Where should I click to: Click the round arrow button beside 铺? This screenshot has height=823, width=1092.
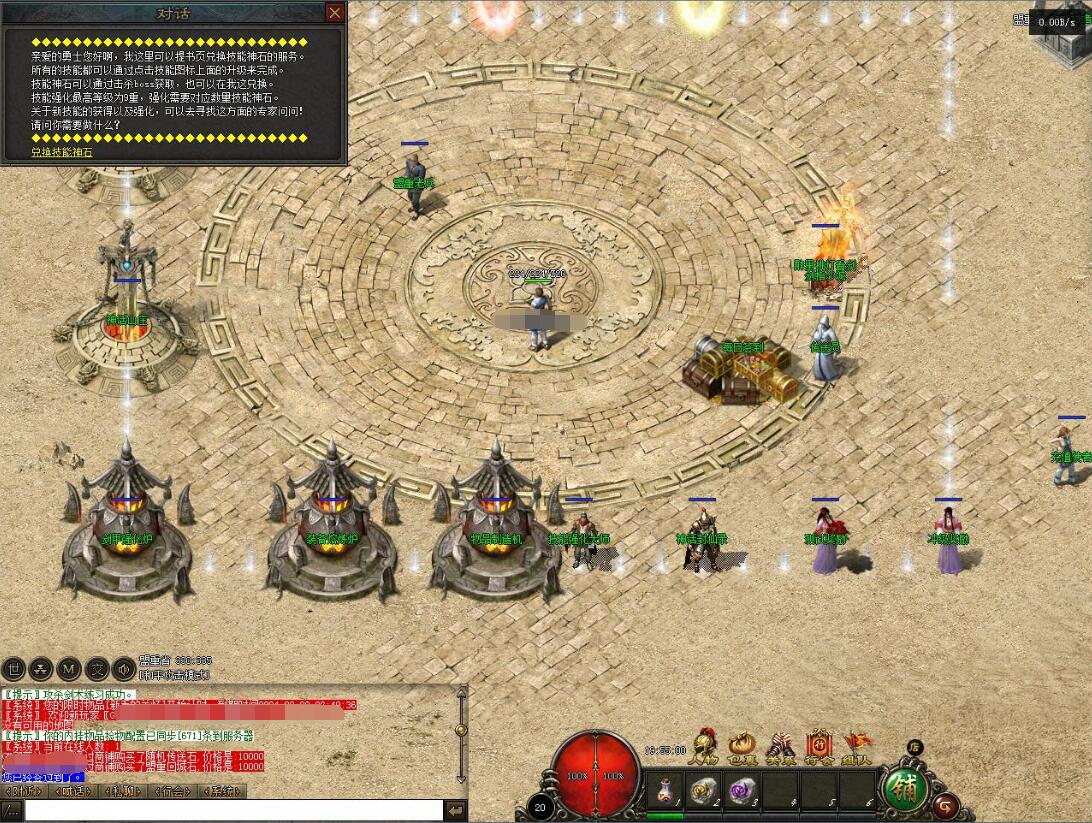(946, 805)
